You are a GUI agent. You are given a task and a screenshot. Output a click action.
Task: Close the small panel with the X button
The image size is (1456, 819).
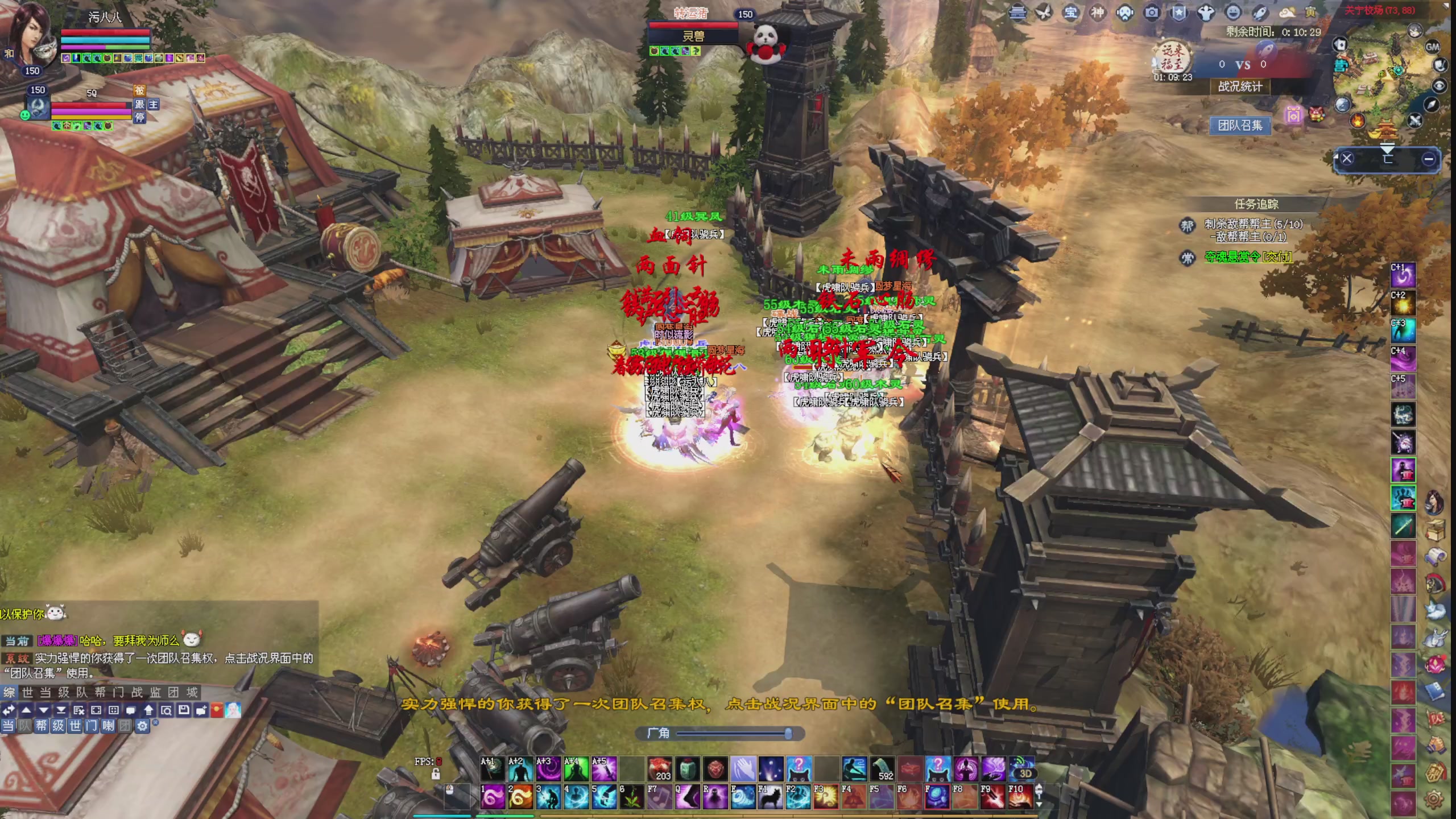(1347, 159)
